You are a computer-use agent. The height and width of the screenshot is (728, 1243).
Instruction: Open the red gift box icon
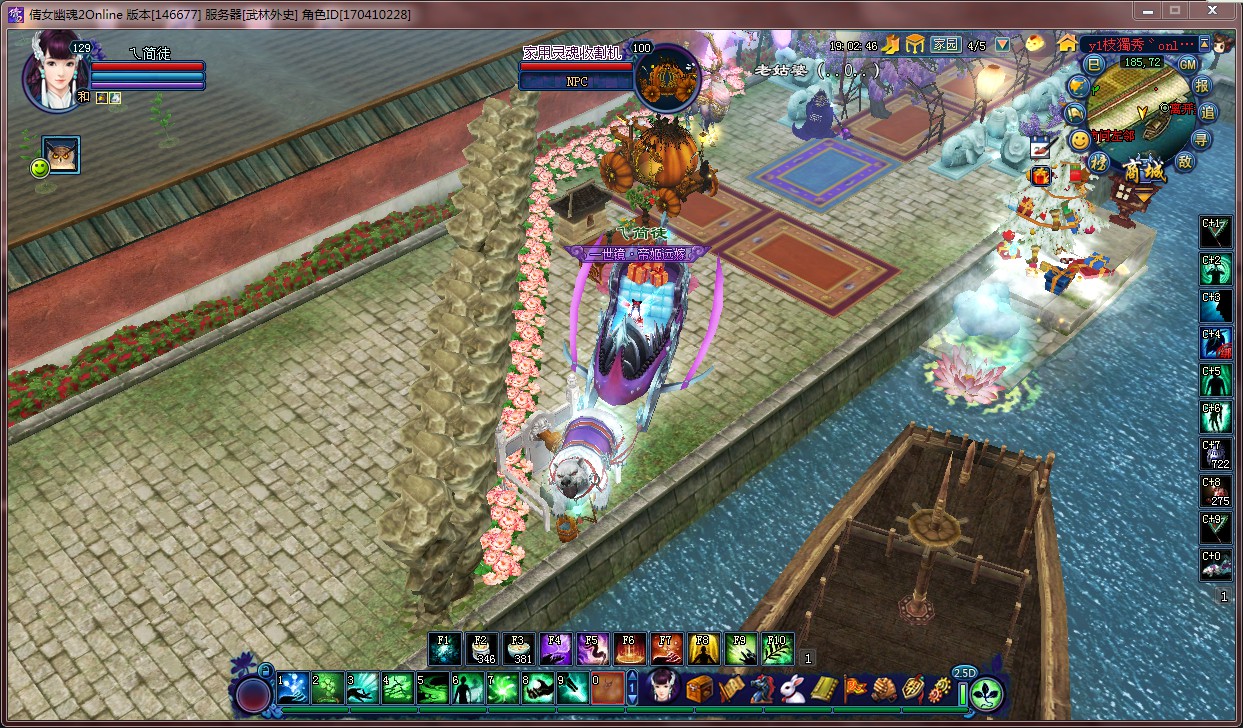point(1040,176)
